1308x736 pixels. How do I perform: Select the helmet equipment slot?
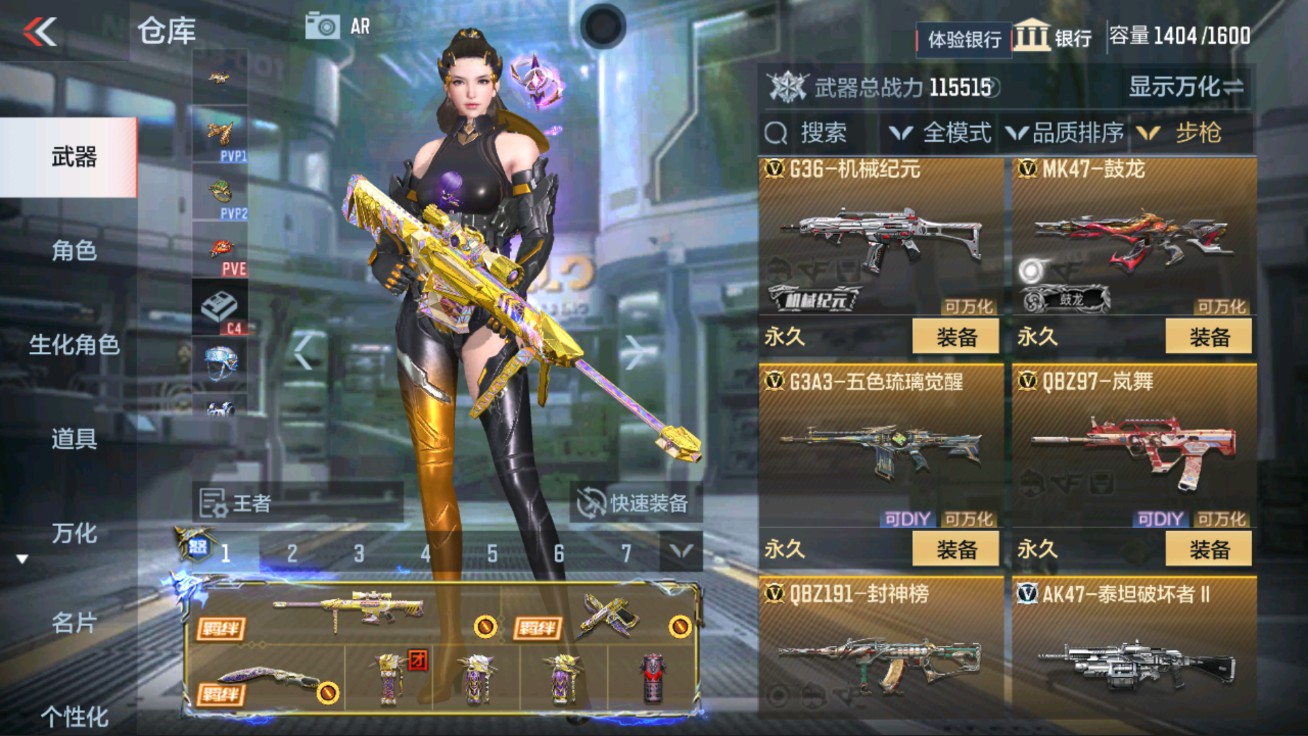pyautogui.click(x=220, y=363)
